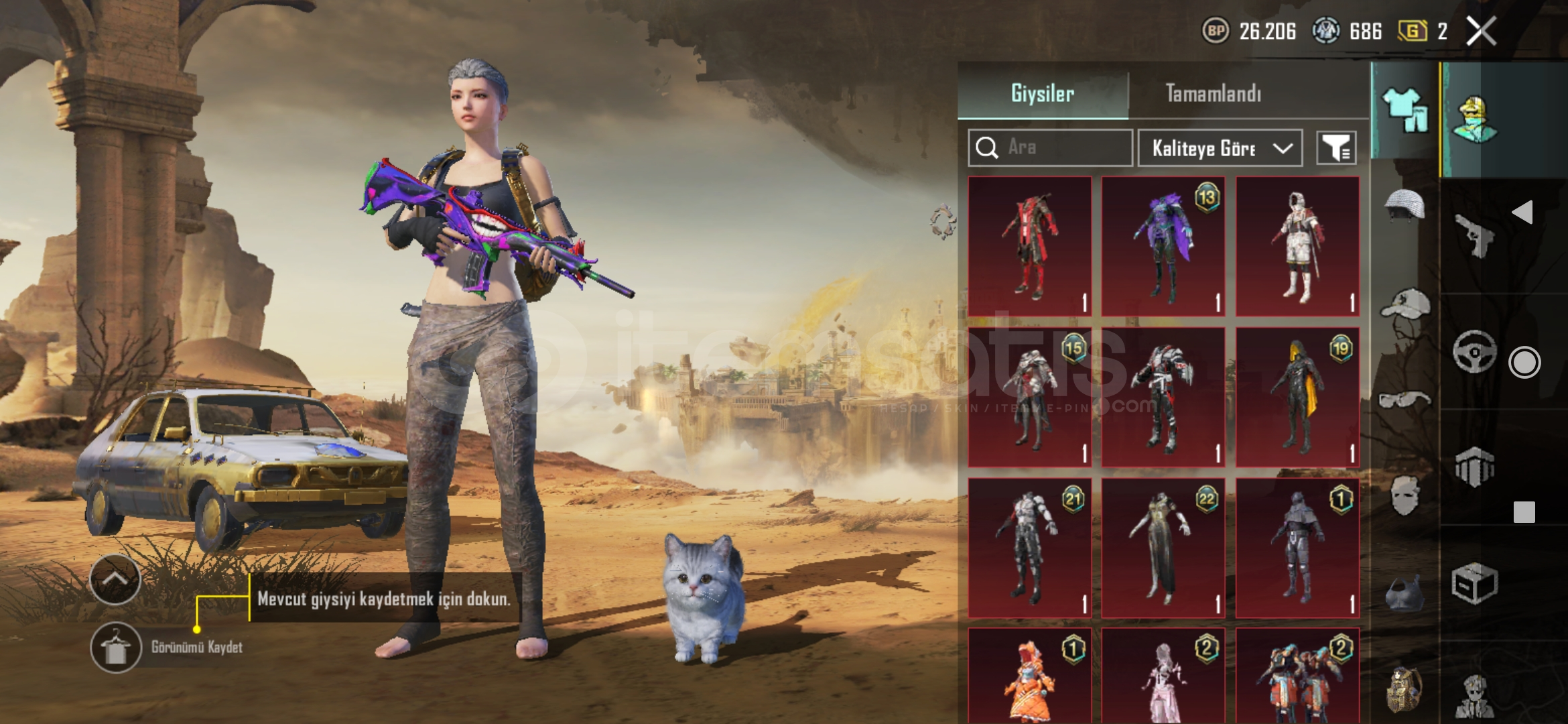
Task: Open the steering wheel vehicle skins section
Action: 1474,351
